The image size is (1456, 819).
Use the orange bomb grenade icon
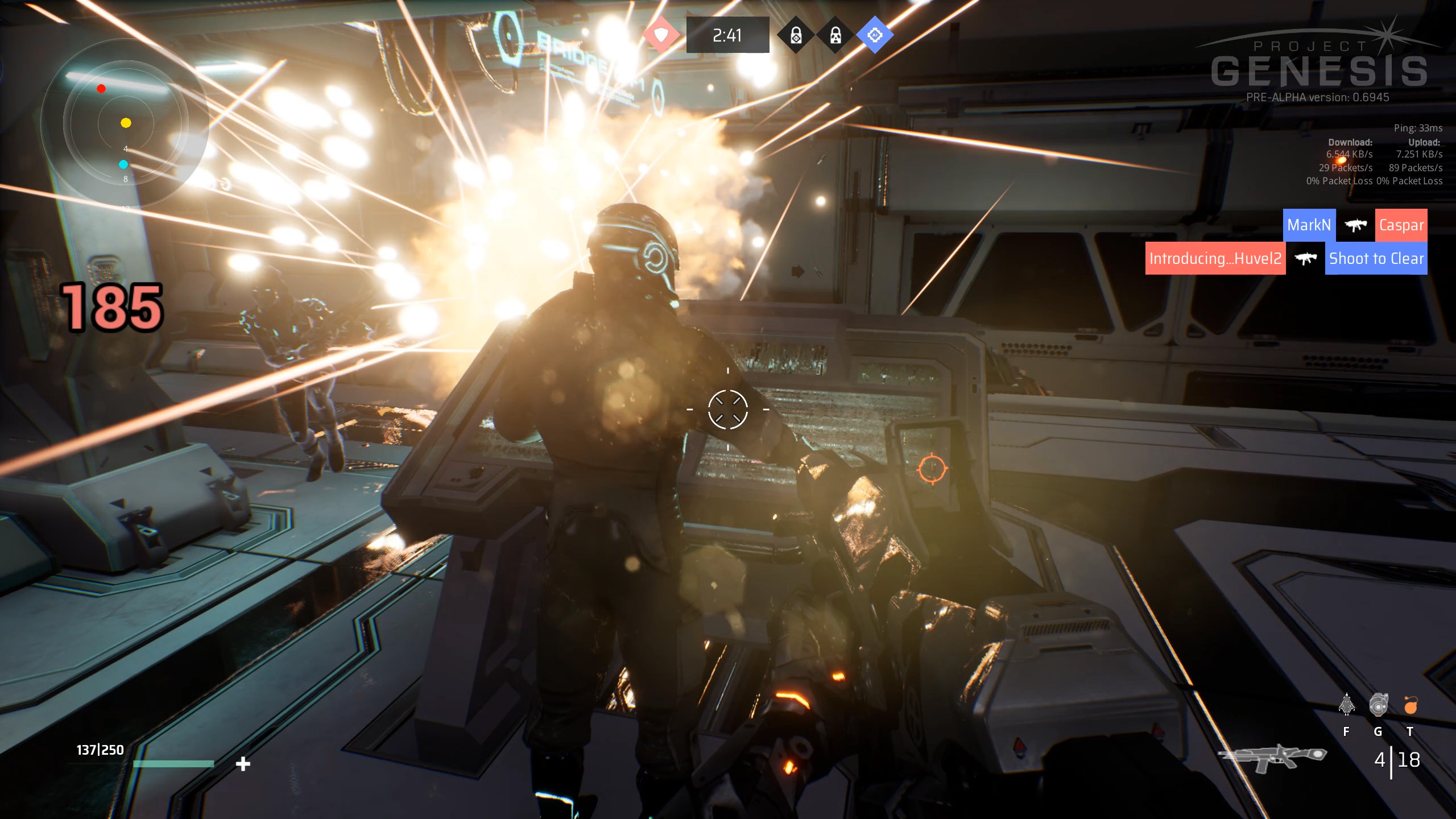click(x=1410, y=705)
